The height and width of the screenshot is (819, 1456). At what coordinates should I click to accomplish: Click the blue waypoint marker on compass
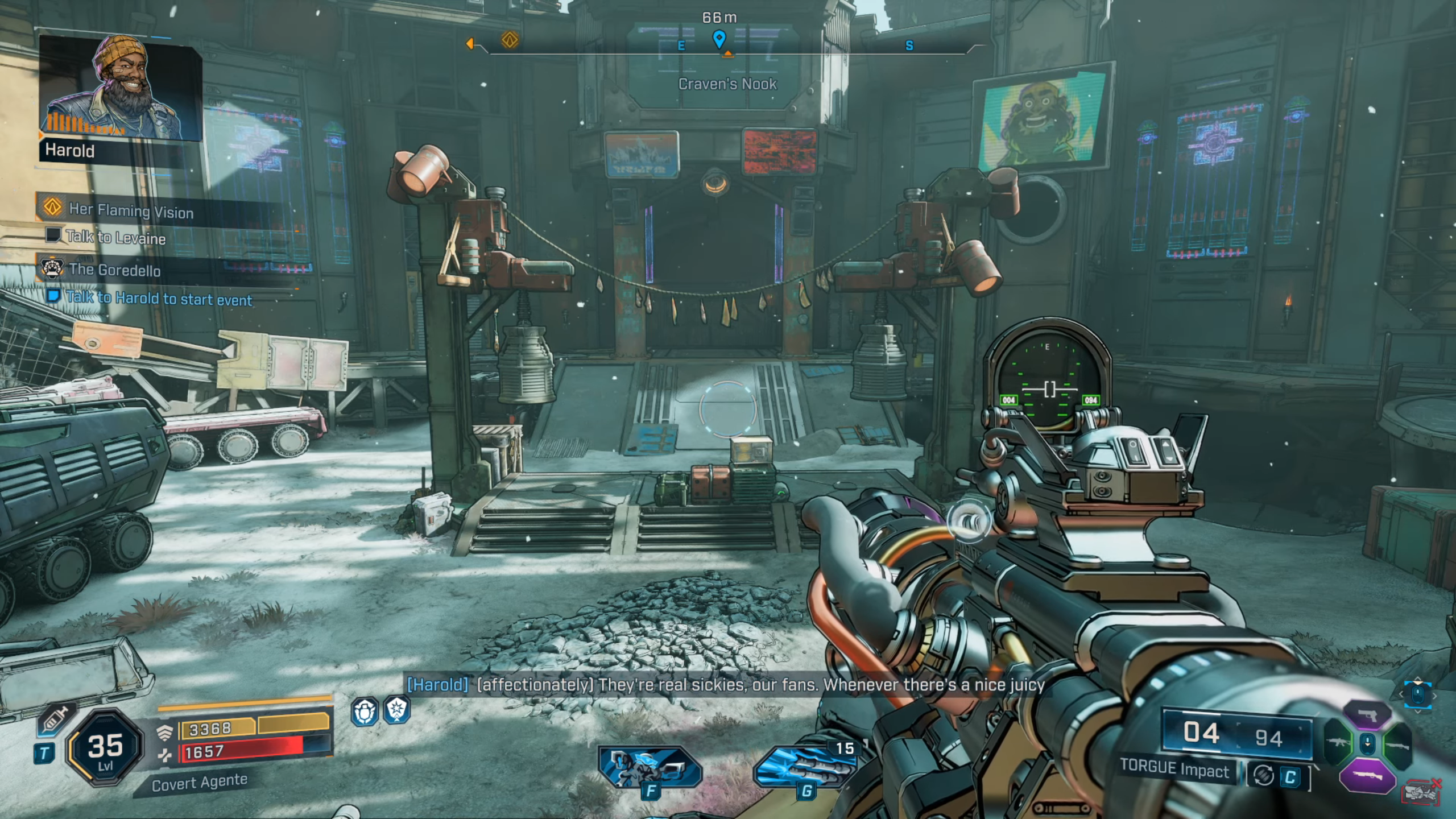coord(719,39)
